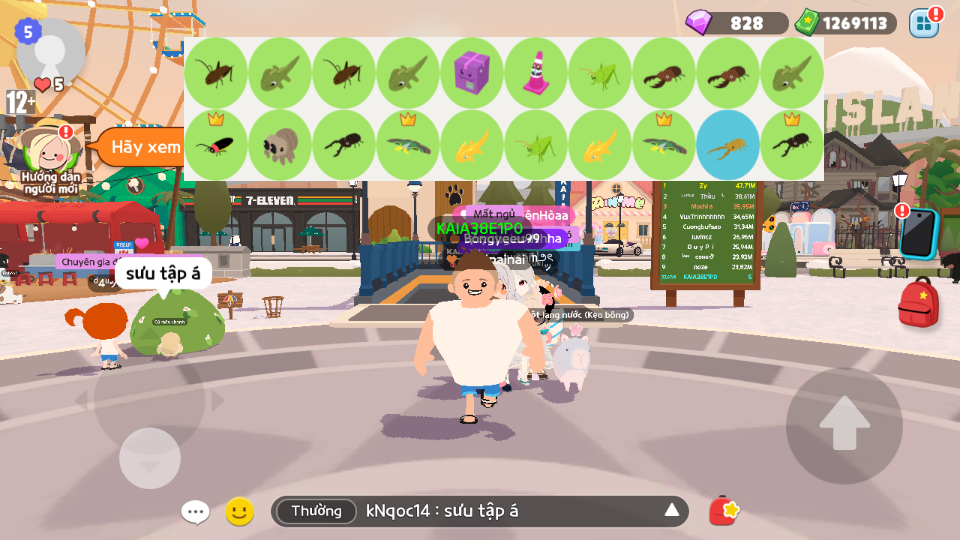
Task: Switch the Thường chat channel selector
Action: tap(316, 512)
